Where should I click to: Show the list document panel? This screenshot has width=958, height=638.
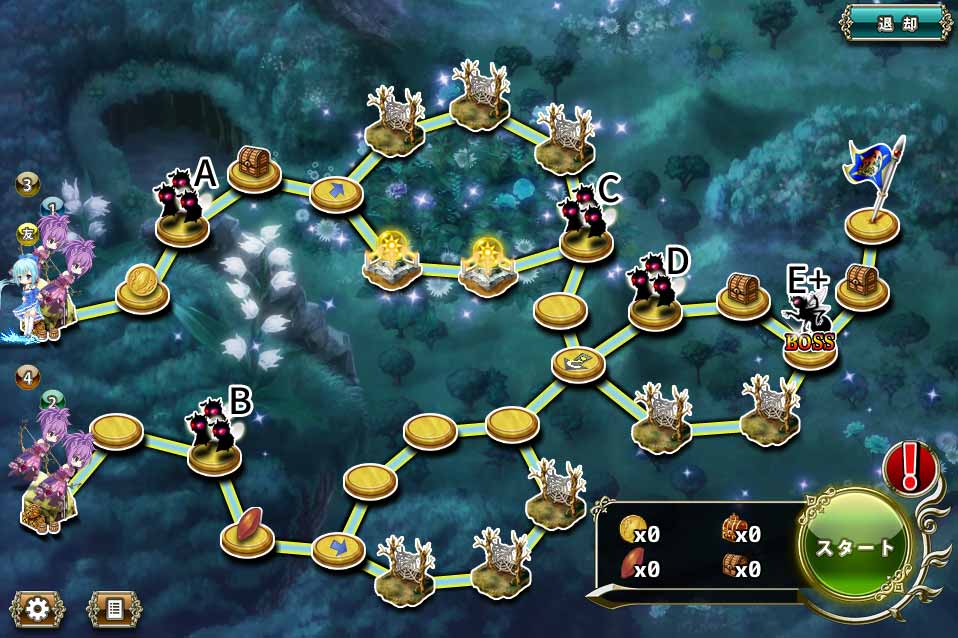click(113, 608)
